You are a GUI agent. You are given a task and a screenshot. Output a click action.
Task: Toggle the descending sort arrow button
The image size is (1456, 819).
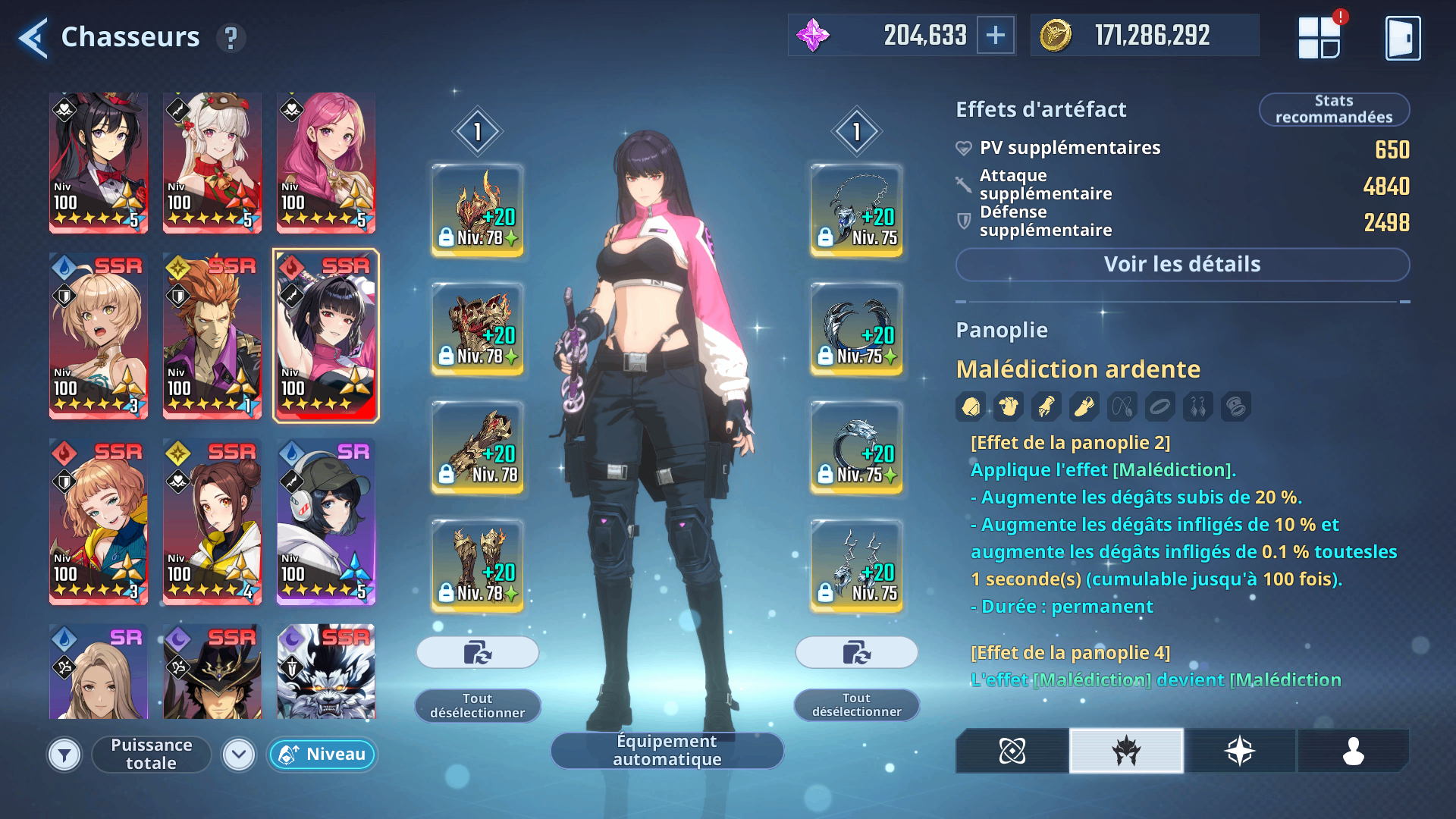(x=239, y=755)
